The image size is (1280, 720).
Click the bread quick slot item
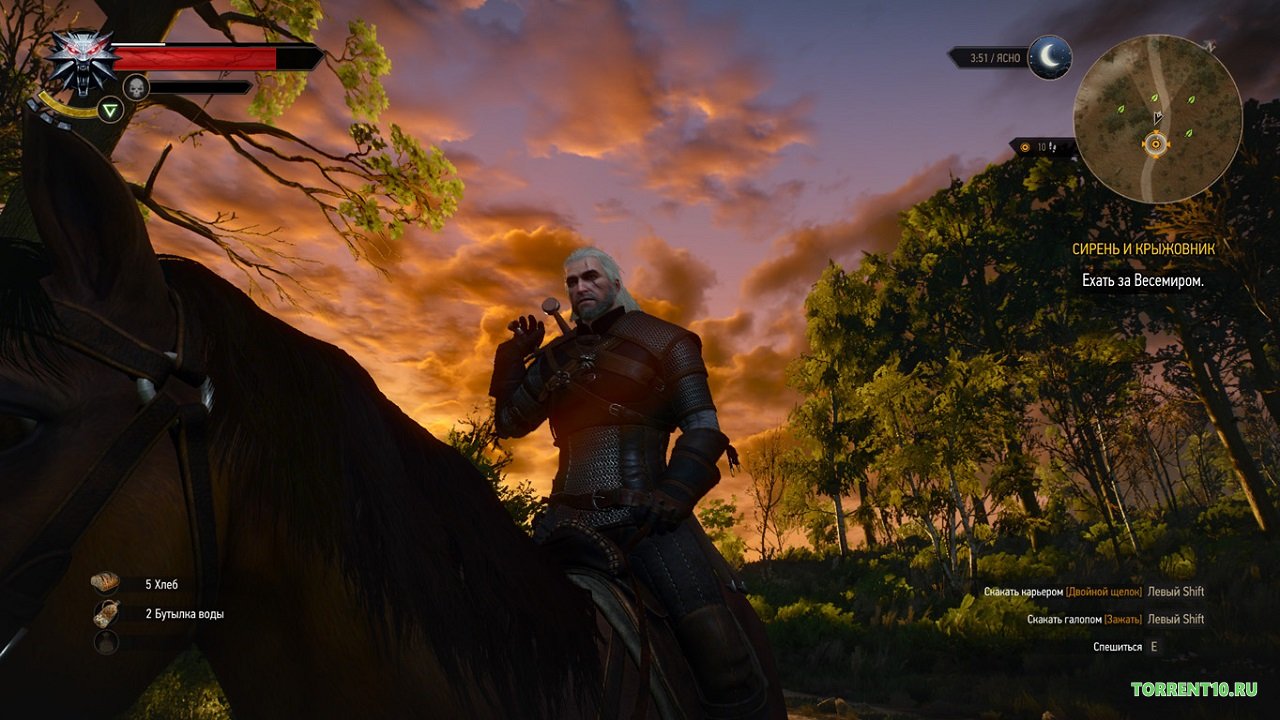(x=106, y=583)
